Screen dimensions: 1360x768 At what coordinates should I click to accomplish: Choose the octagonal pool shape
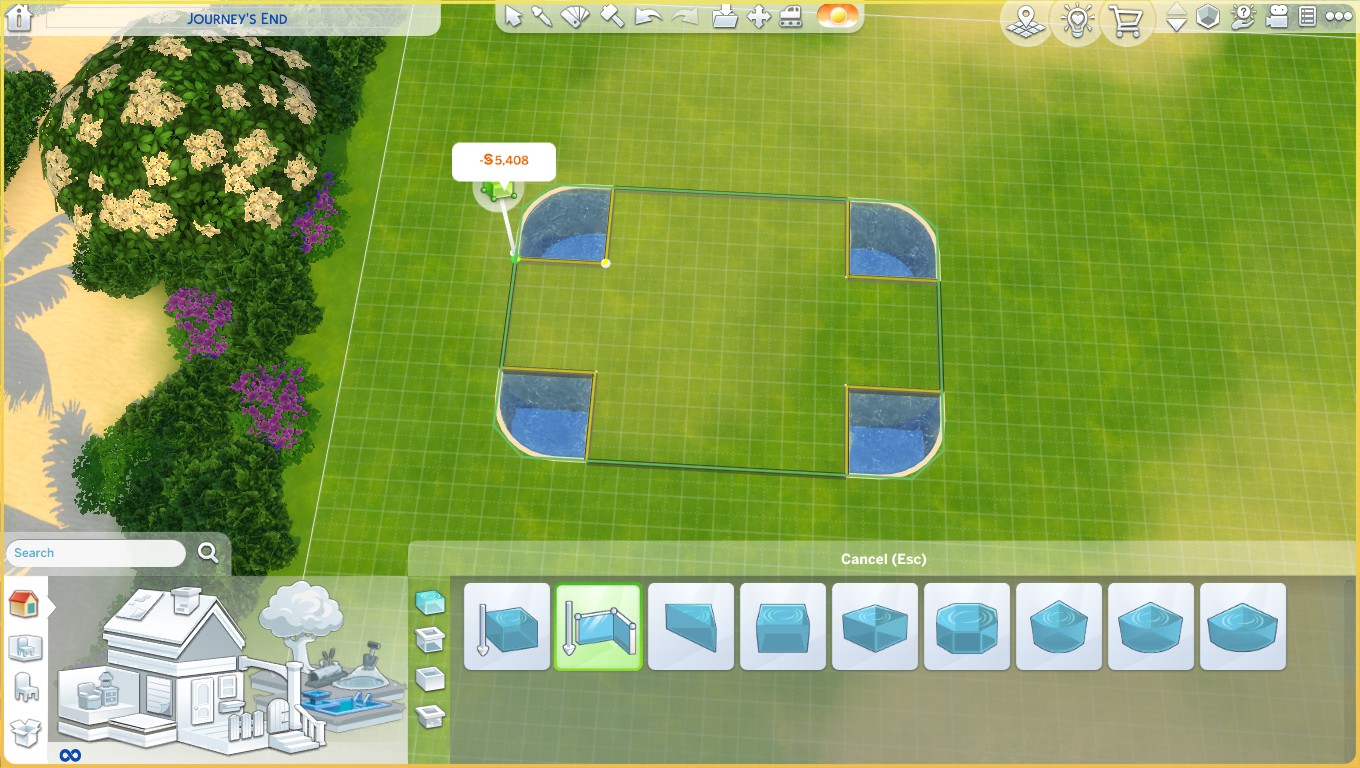[967, 627]
